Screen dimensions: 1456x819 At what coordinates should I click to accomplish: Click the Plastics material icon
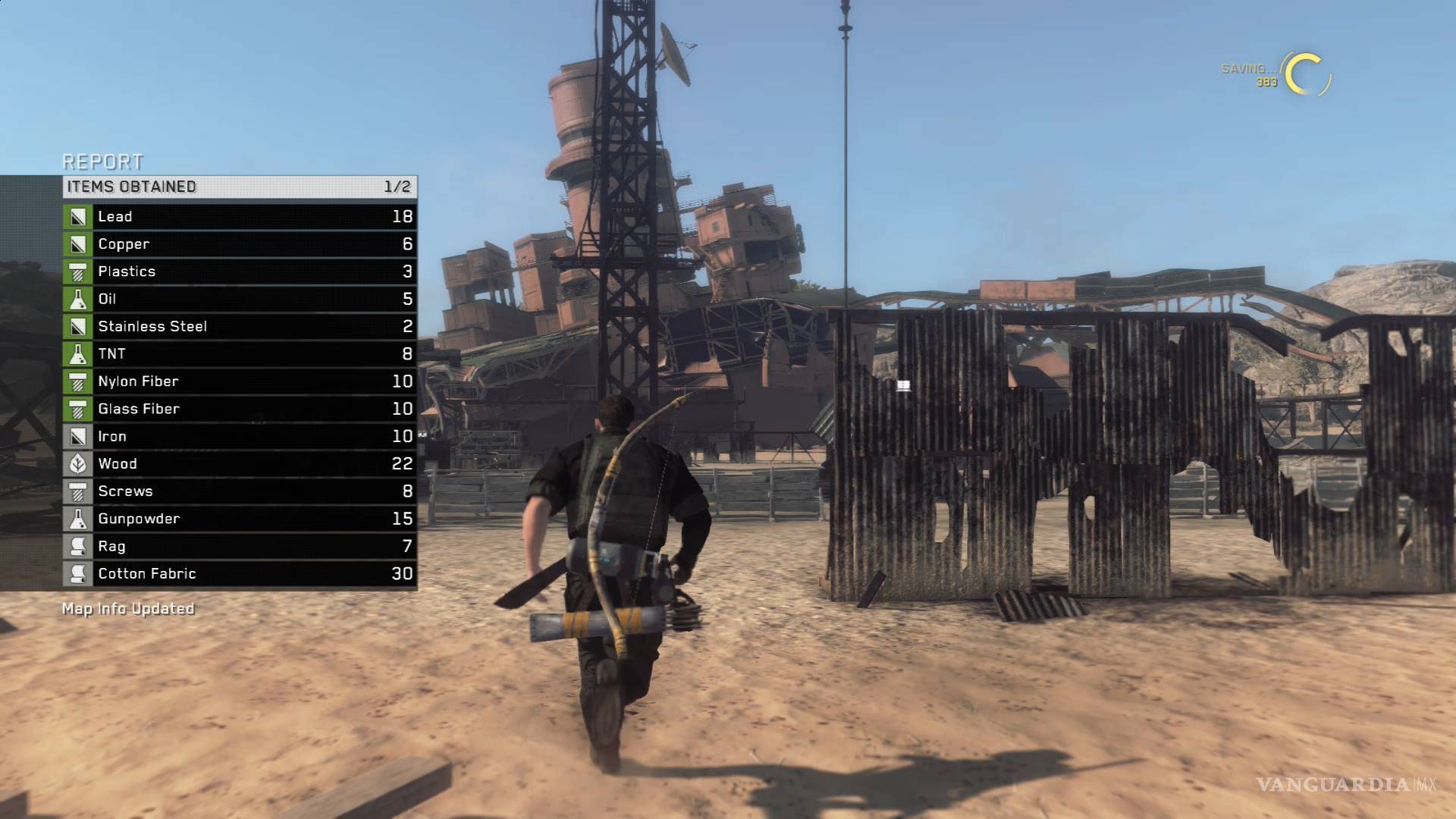(78, 271)
